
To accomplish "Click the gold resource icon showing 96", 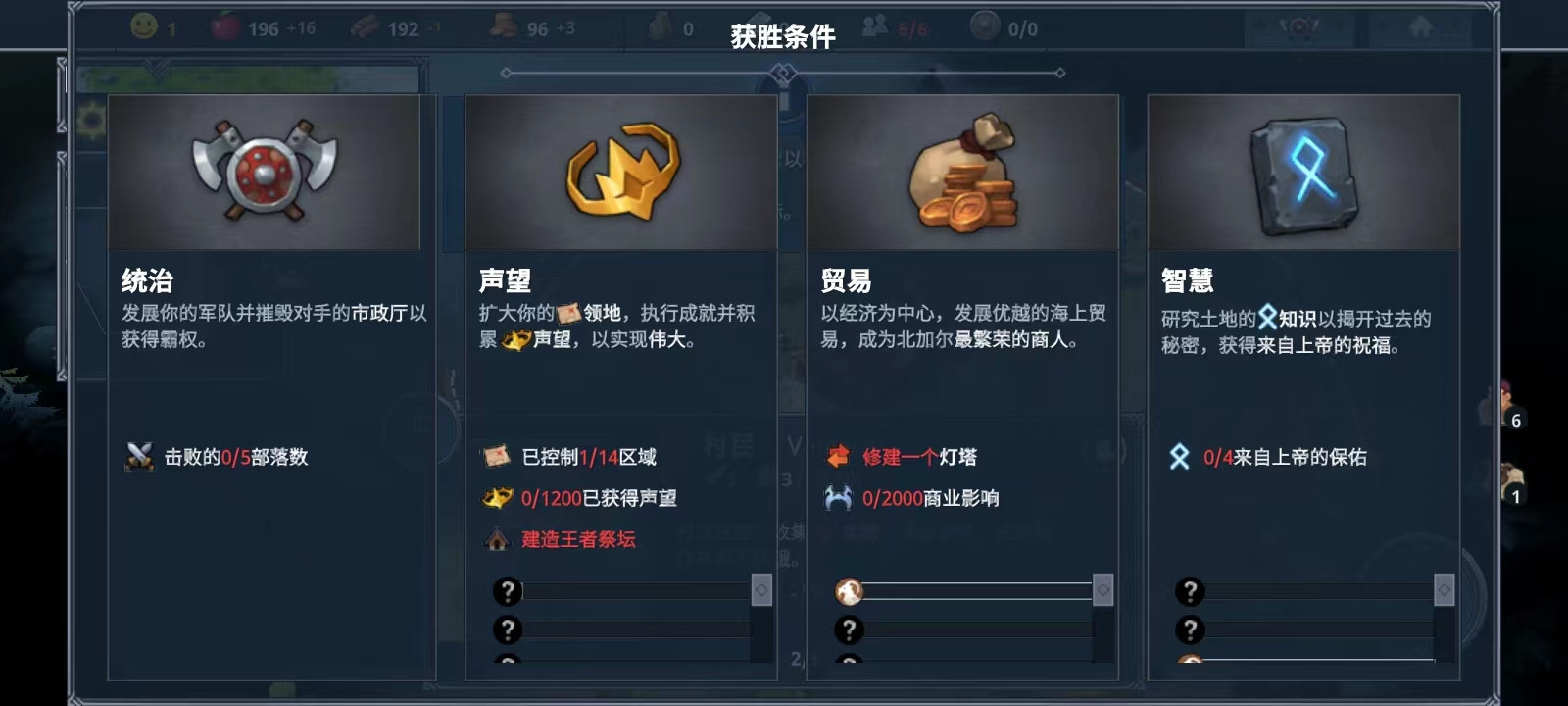I will pos(501,28).
